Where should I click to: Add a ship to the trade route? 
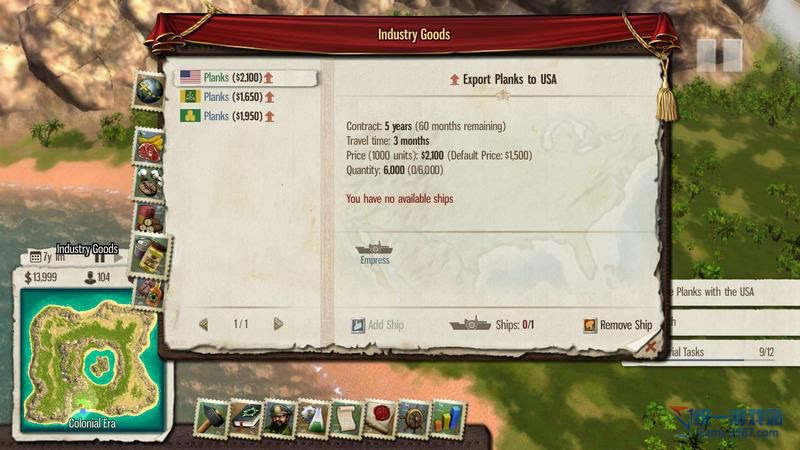point(378,325)
